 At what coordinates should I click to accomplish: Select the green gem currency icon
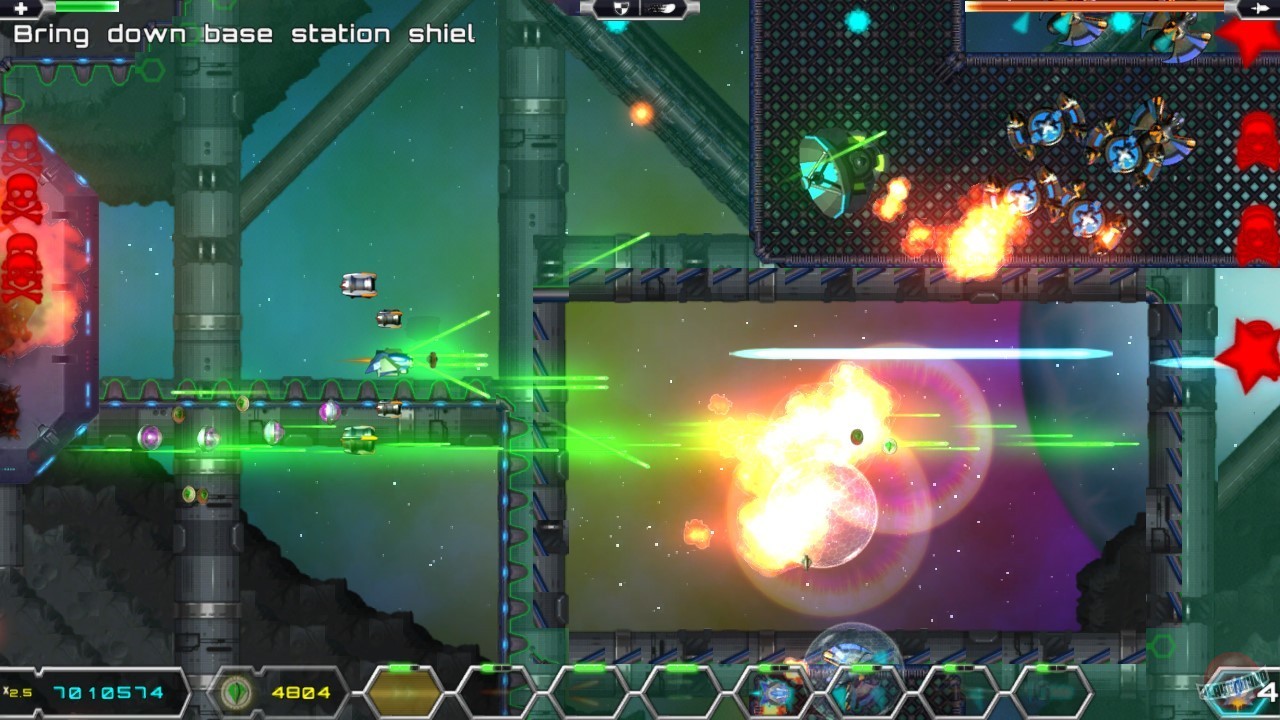click(x=235, y=691)
